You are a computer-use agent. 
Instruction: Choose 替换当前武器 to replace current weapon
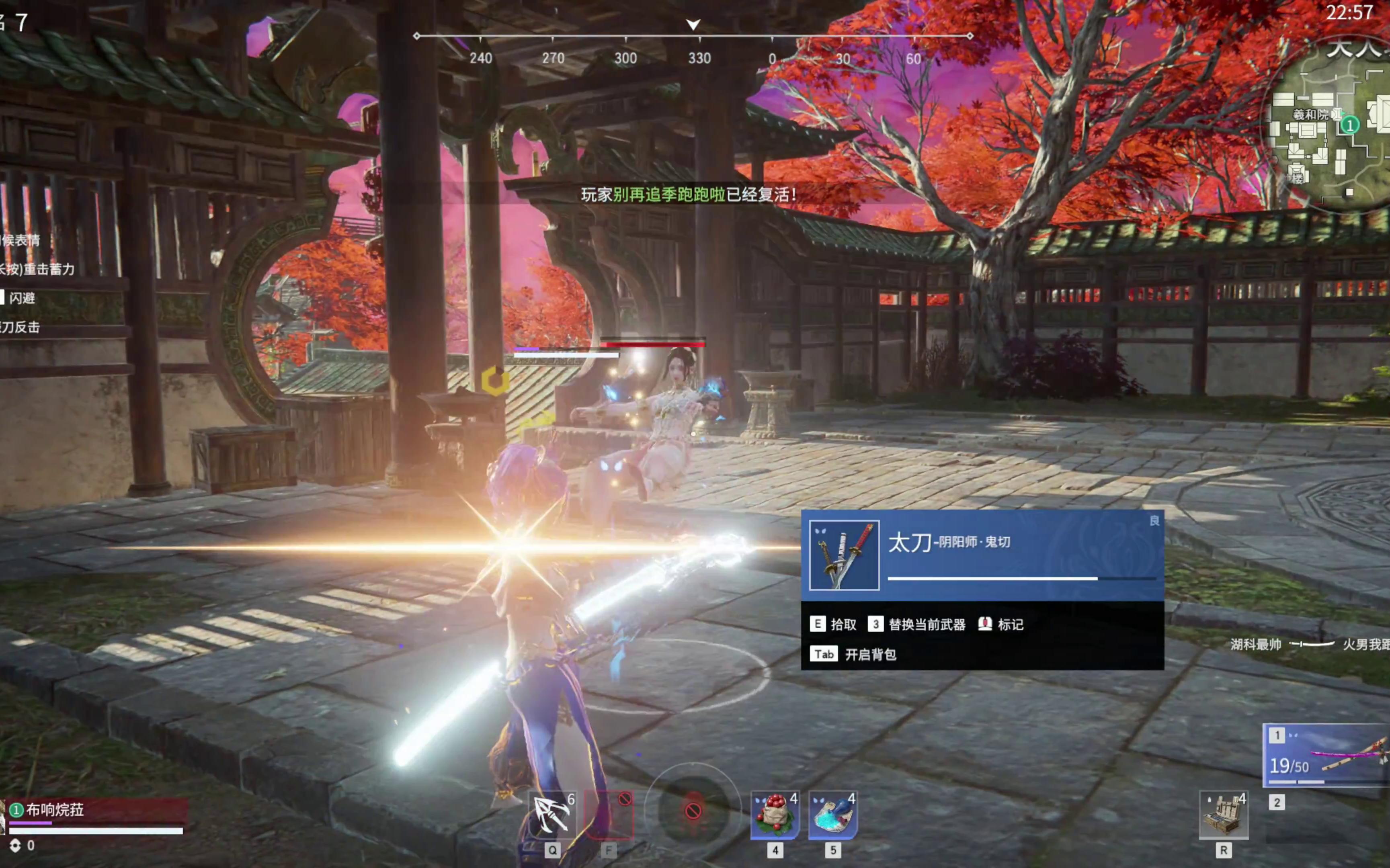point(917,624)
